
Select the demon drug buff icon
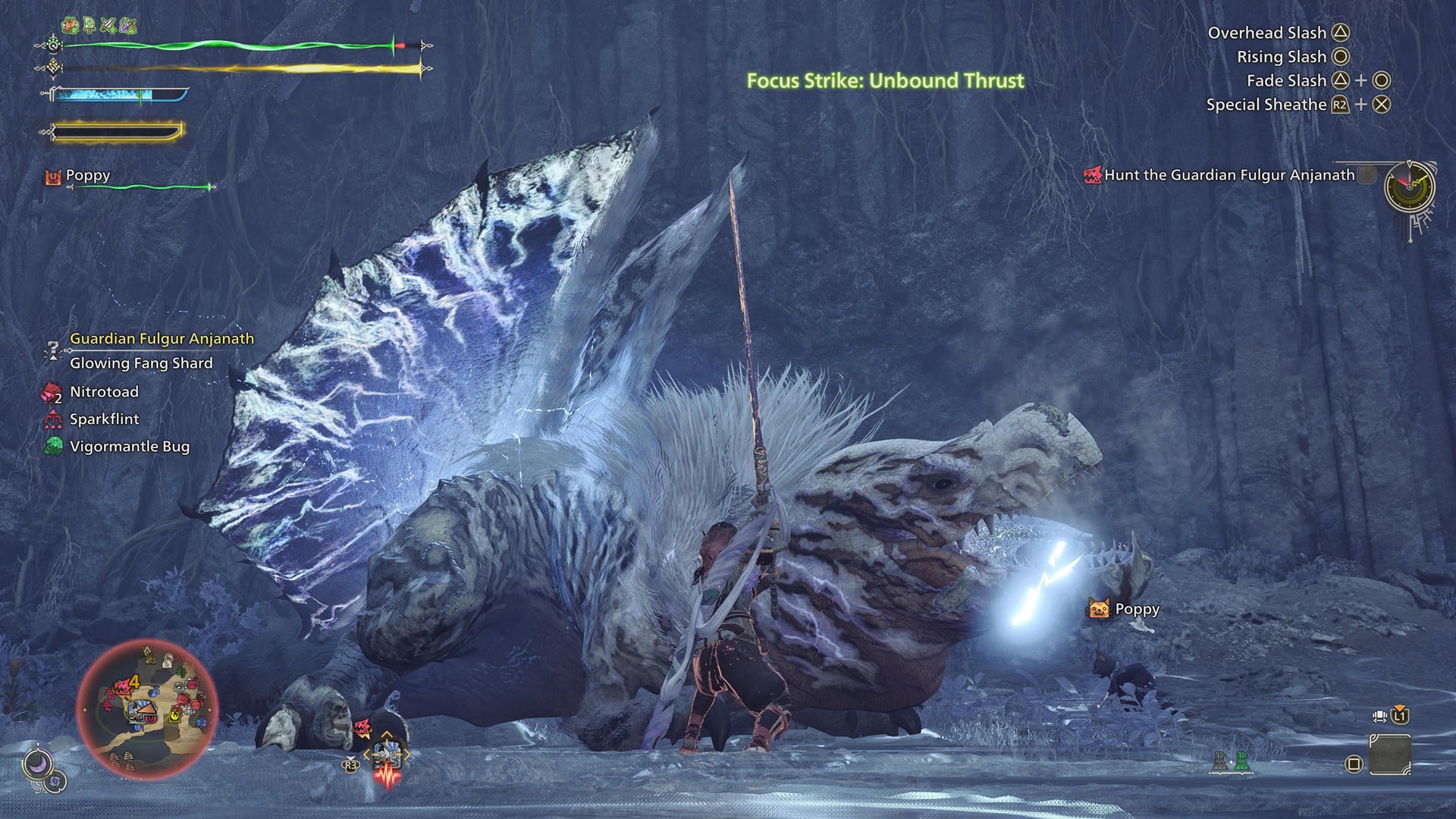70,25
